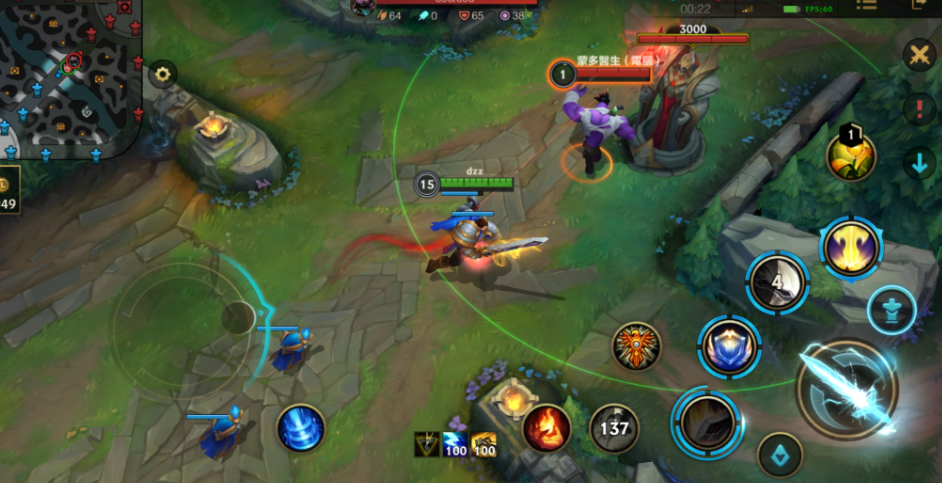This screenshot has height=483, width=942.
Task: Use the summoner spell on 137 cooldown
Action: 614,428
